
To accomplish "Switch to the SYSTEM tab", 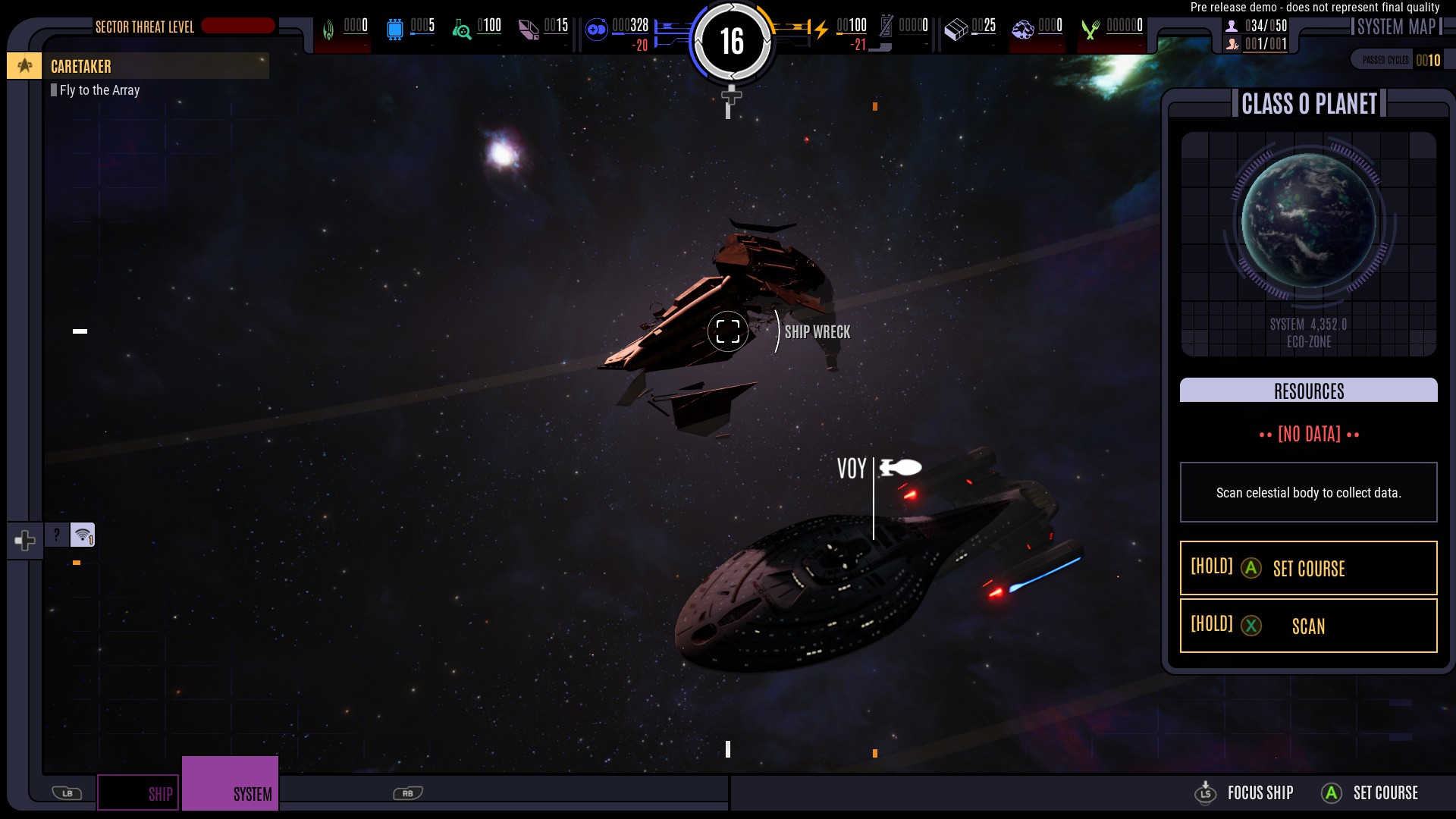I will point(231,783).
